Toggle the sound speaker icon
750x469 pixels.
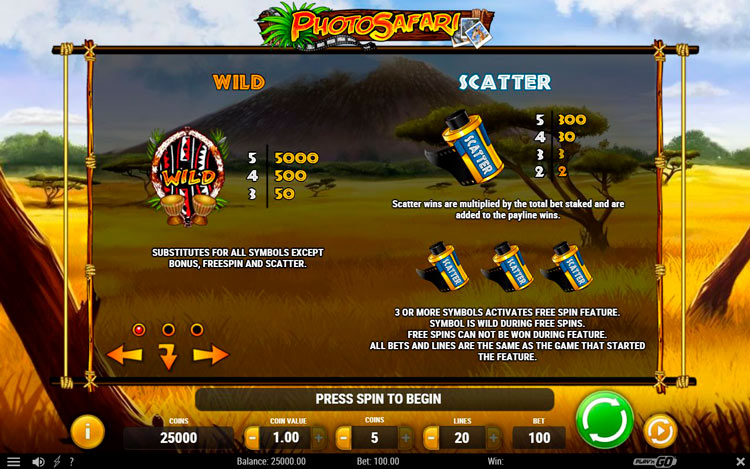38,461
